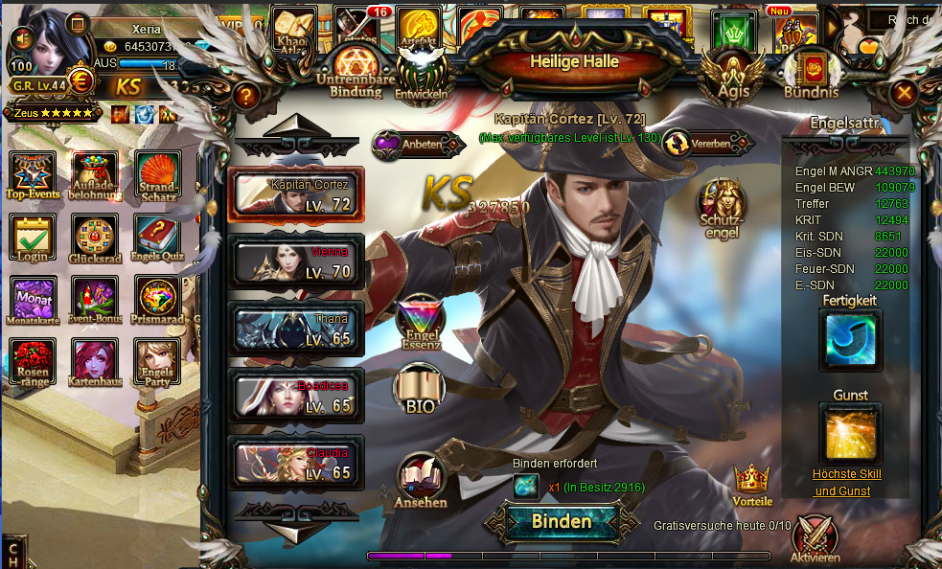
Task: Click the Binden button
Action: point(561,521)
